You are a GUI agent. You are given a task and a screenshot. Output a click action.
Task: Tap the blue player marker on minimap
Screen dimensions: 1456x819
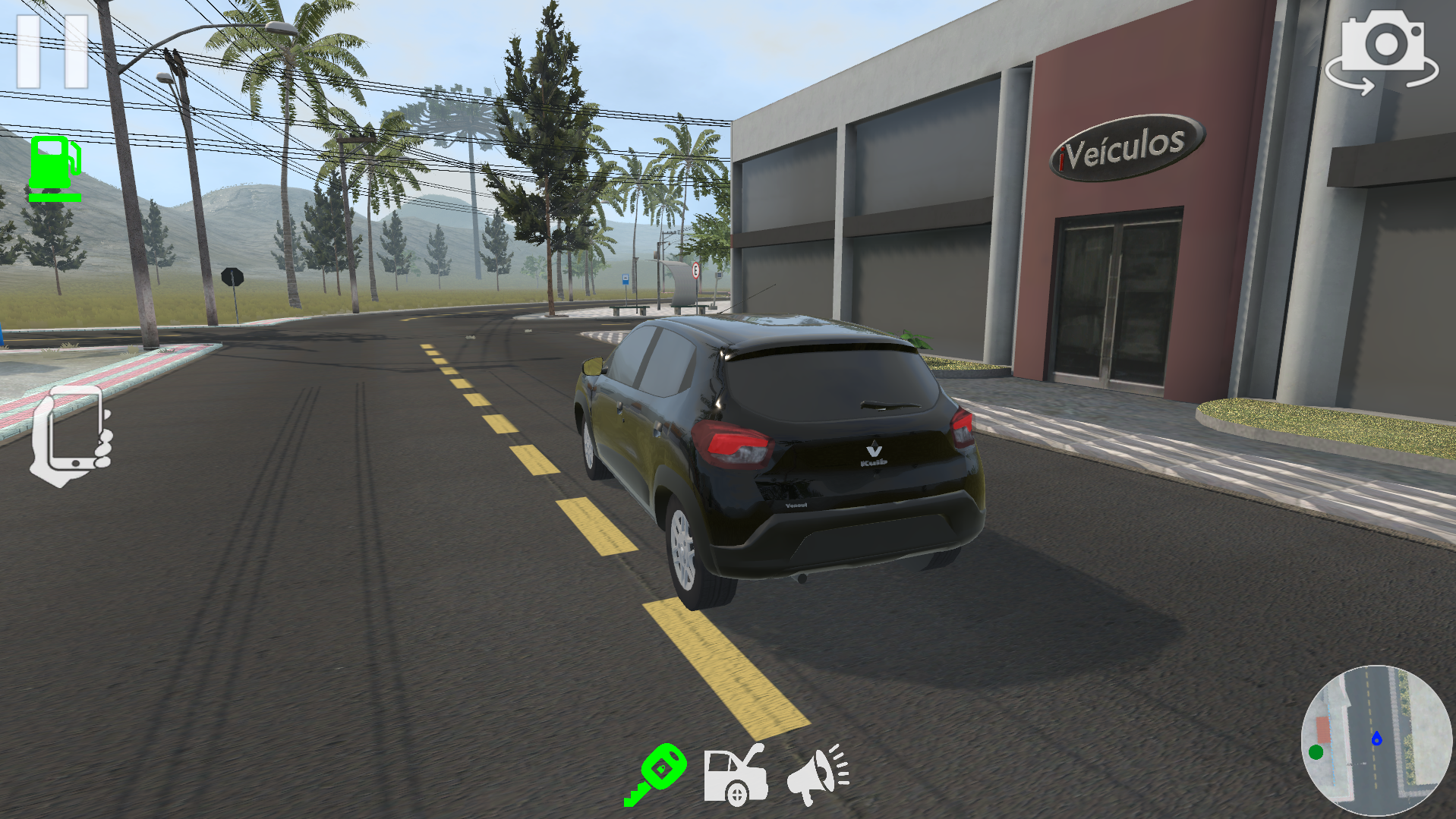pyautogui.click(x=1378, y=738)
